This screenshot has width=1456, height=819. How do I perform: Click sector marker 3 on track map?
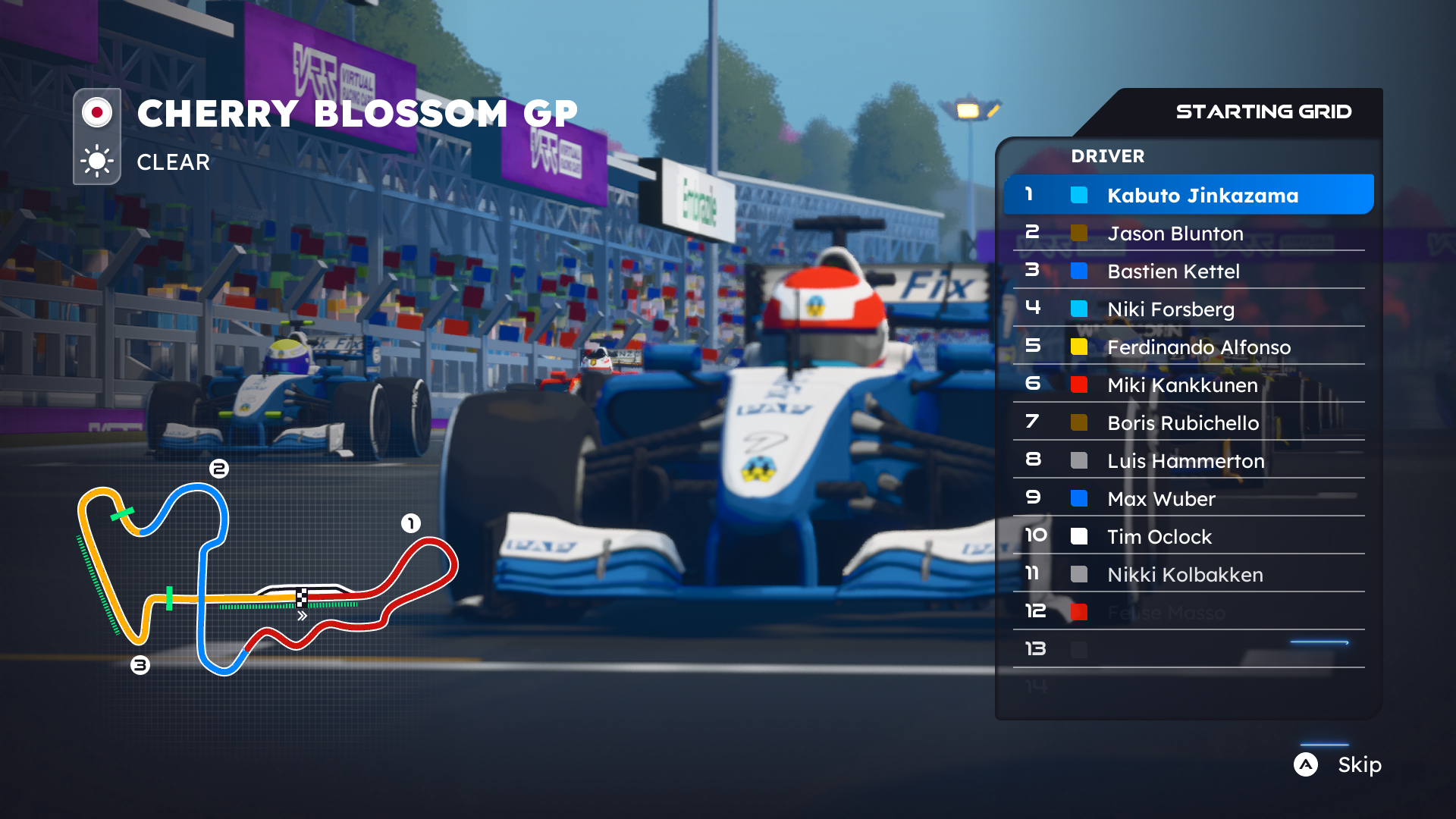click(x=139, y=665)
